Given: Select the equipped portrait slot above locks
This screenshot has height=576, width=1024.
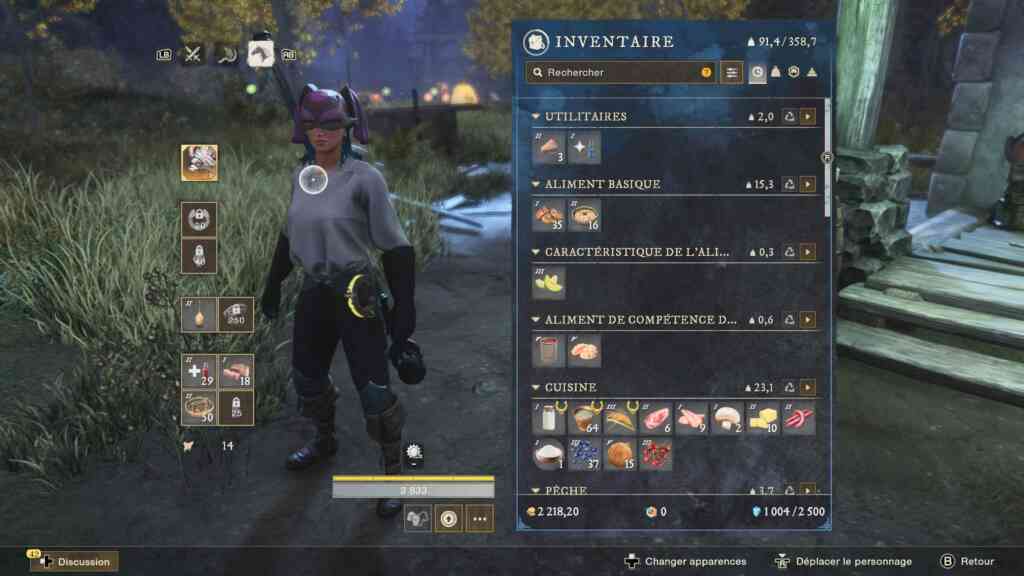Looking at the screenshot, I should 199,162.
